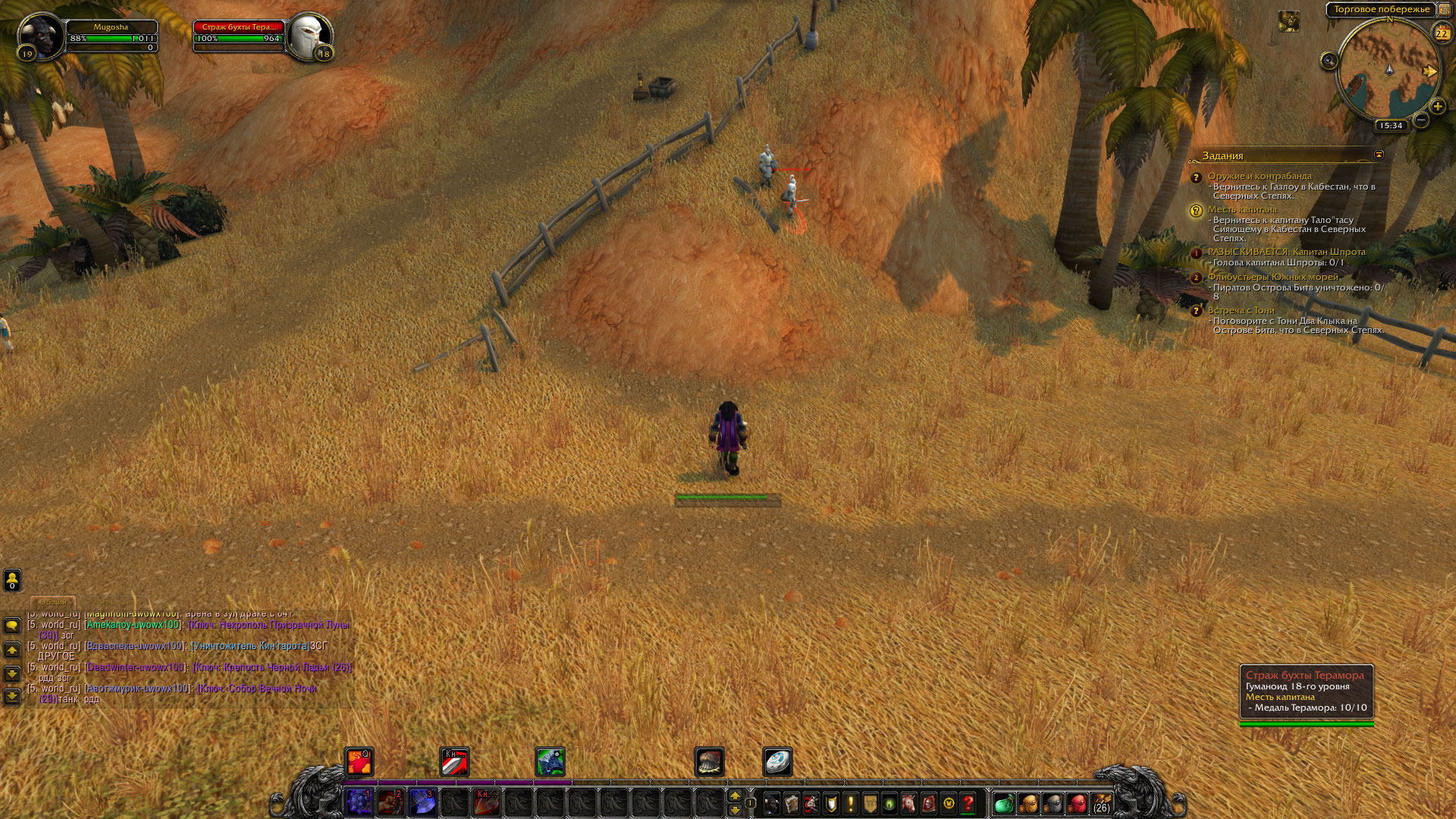Screen dimensions: 1456x819
Task: Collapse the Задания quest tracker
Action: 1379,155
